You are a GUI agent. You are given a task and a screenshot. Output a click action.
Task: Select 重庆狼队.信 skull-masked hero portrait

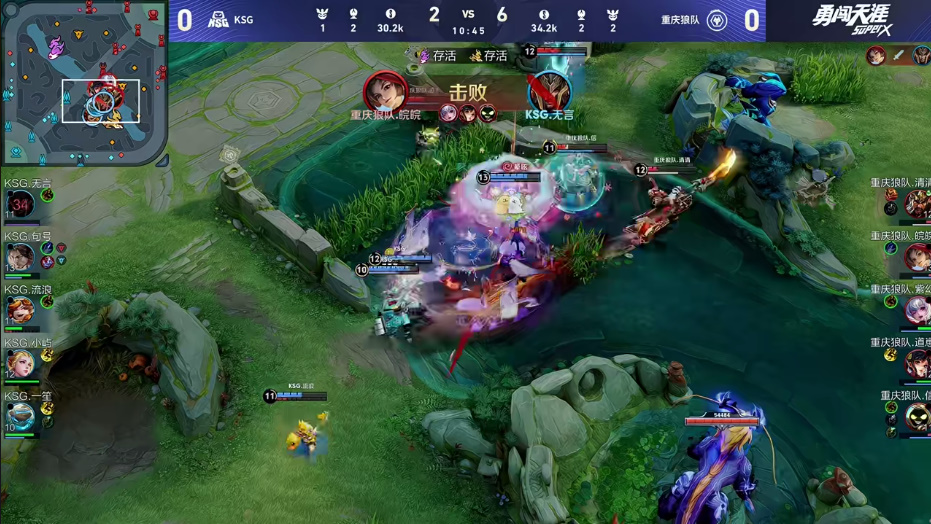click(x=917, y=417)
